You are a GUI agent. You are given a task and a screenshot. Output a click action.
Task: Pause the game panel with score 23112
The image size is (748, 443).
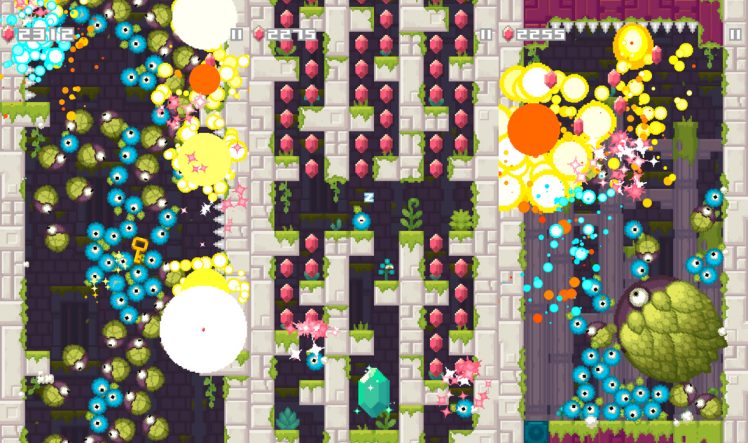pyautogui.click(x=236, y=34)
